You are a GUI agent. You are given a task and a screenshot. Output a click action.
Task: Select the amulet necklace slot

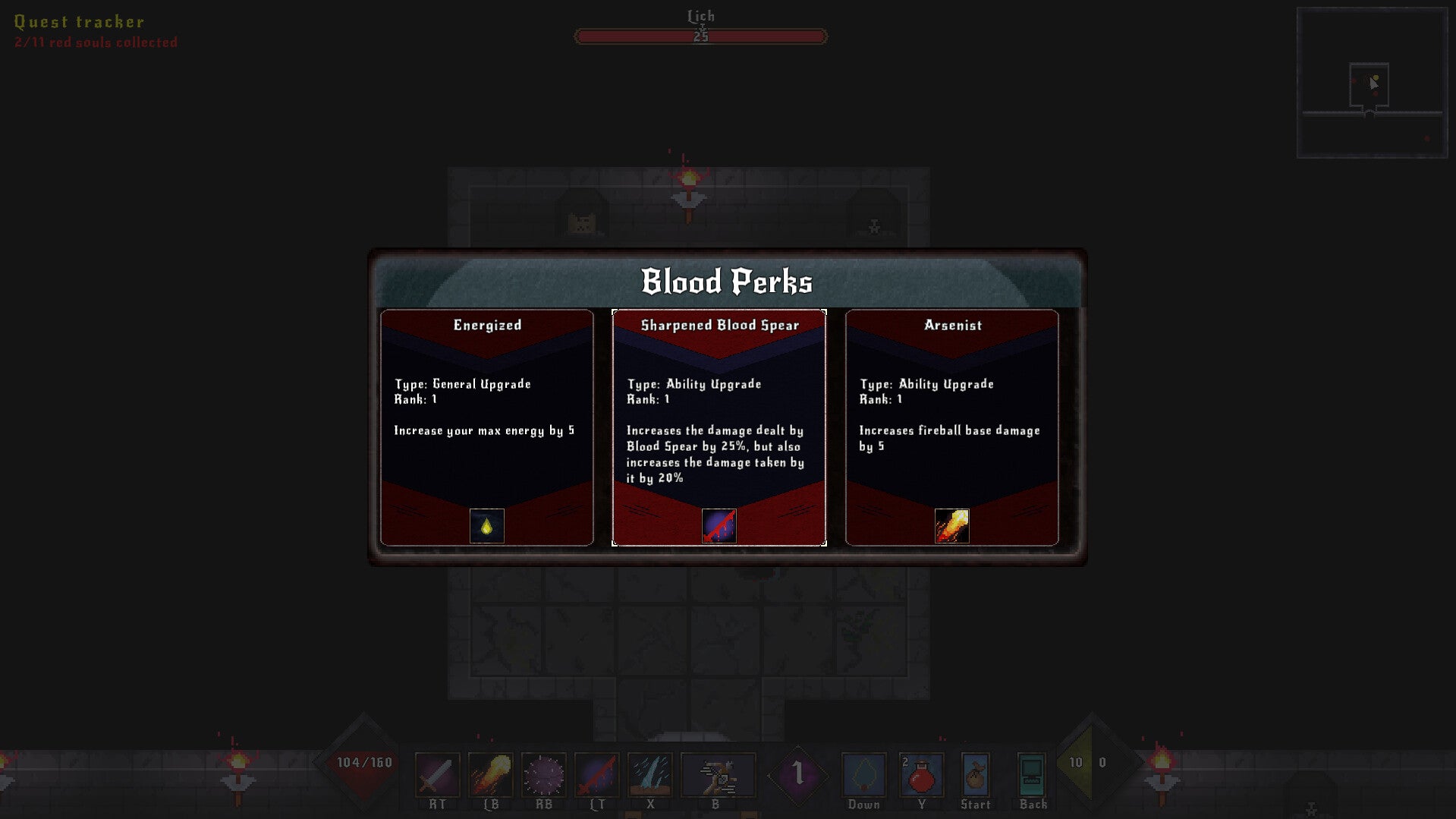tap(864, 775)
